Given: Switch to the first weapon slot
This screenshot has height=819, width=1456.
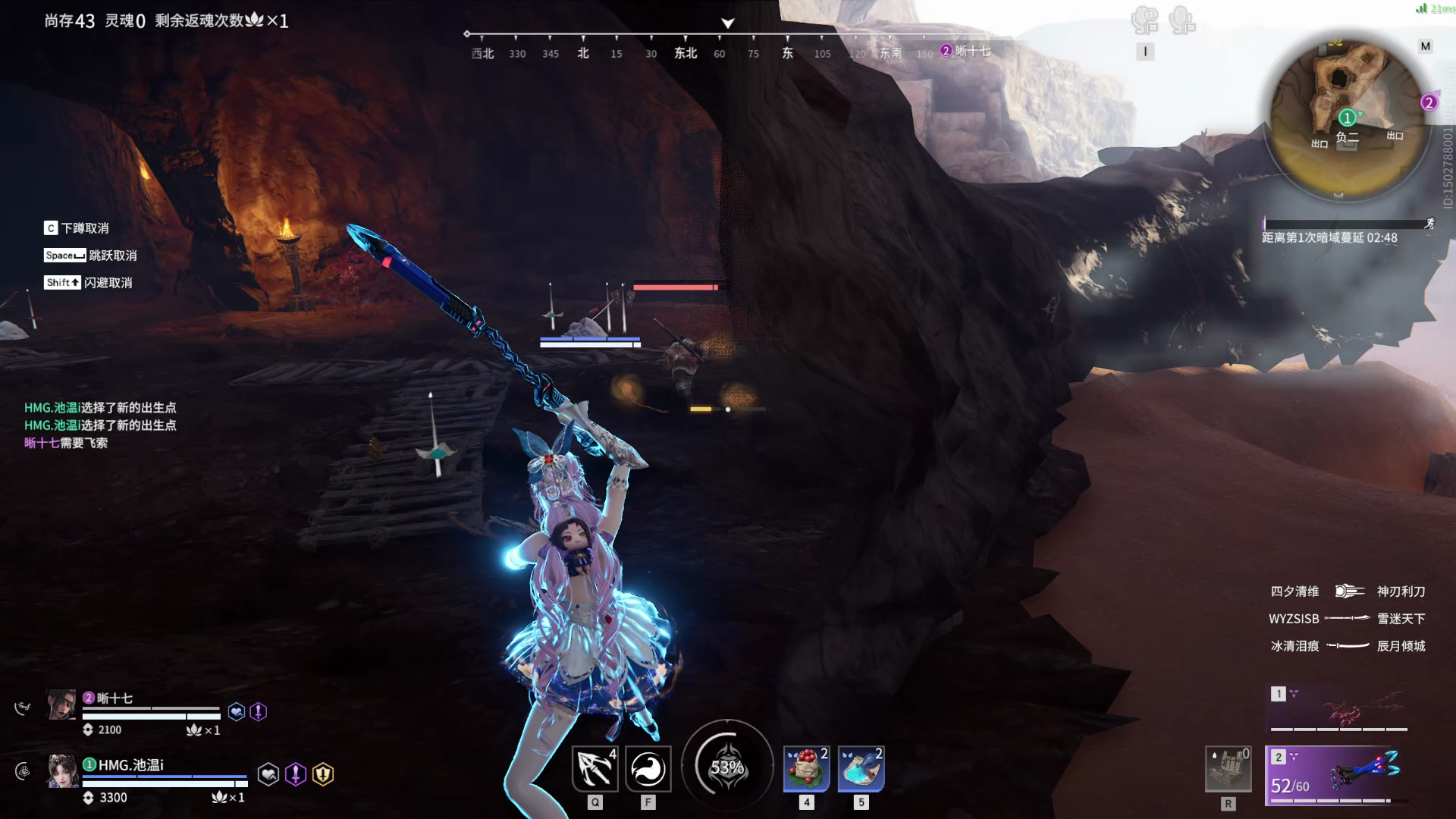Looking at the screenshot, I should click(1338, 708).
